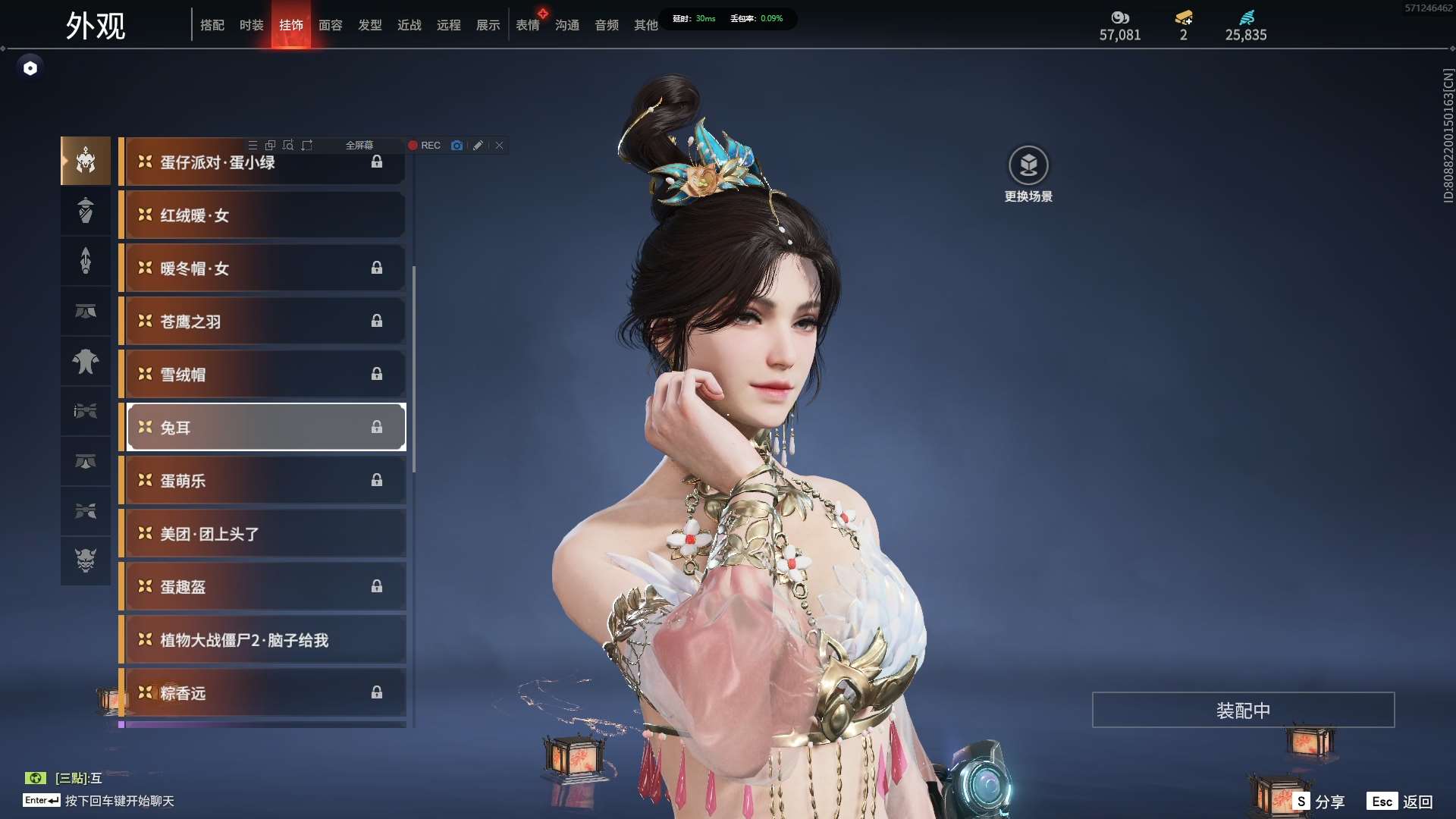1456x819 pixels.
Task: Open the 分享 share option
Action: click(1319, 802)
